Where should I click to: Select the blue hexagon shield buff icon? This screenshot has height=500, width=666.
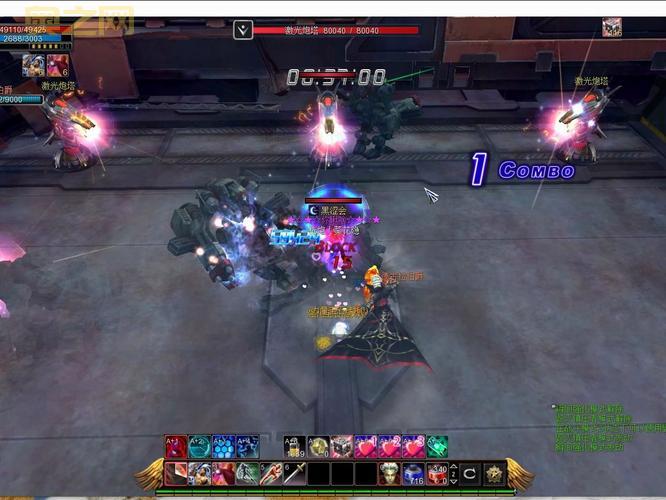click(224, 447)
